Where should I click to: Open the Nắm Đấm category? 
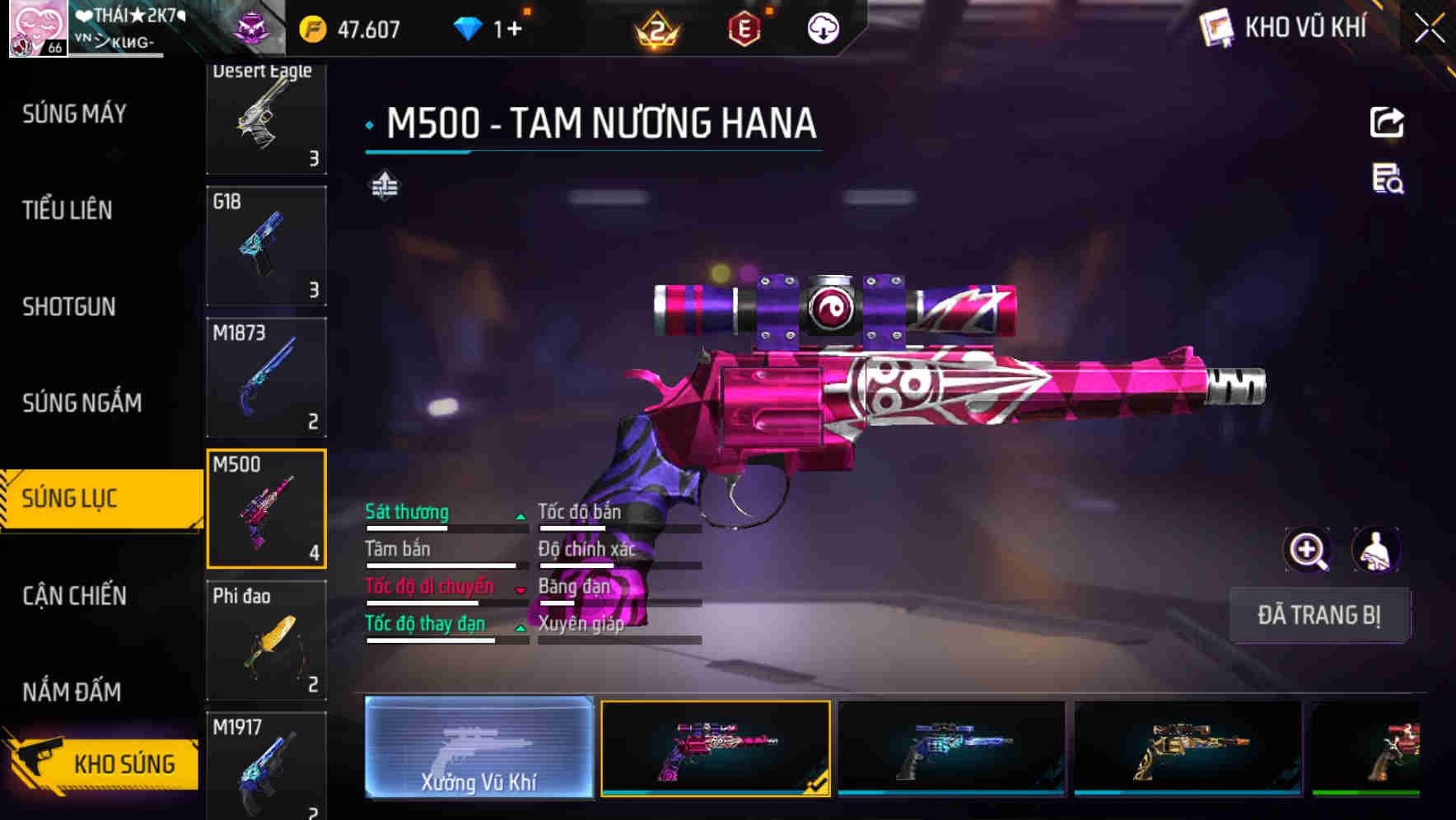[72, 692]
